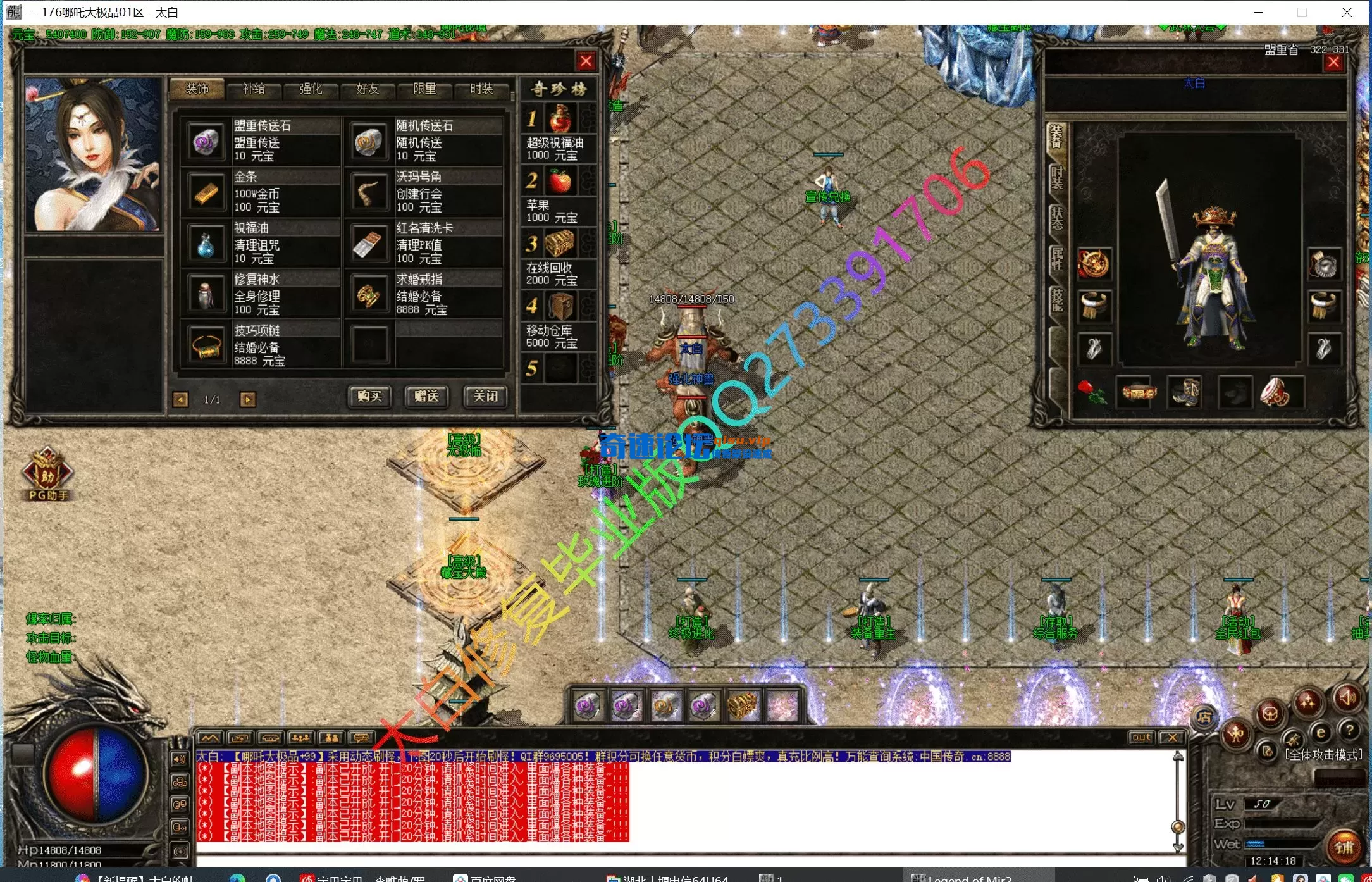The height and width of the screenshot is (882, 1372).
Task: Click the treasure chest in the quick-use slot bar
Action: 742,704
